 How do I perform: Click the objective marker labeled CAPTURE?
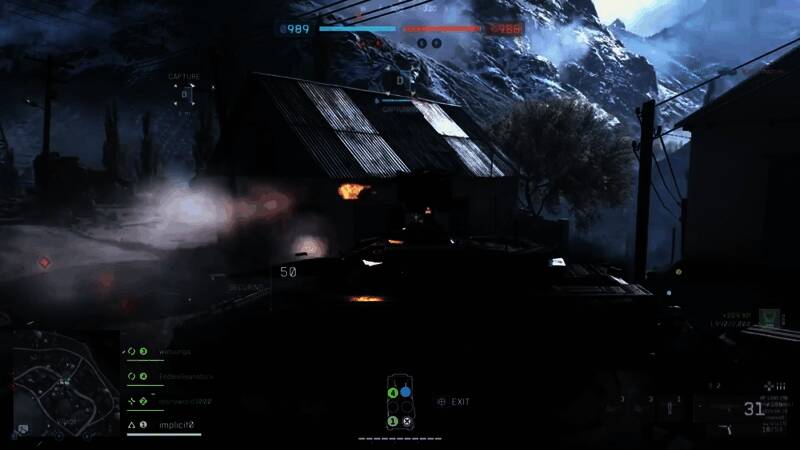pos(183,94)
